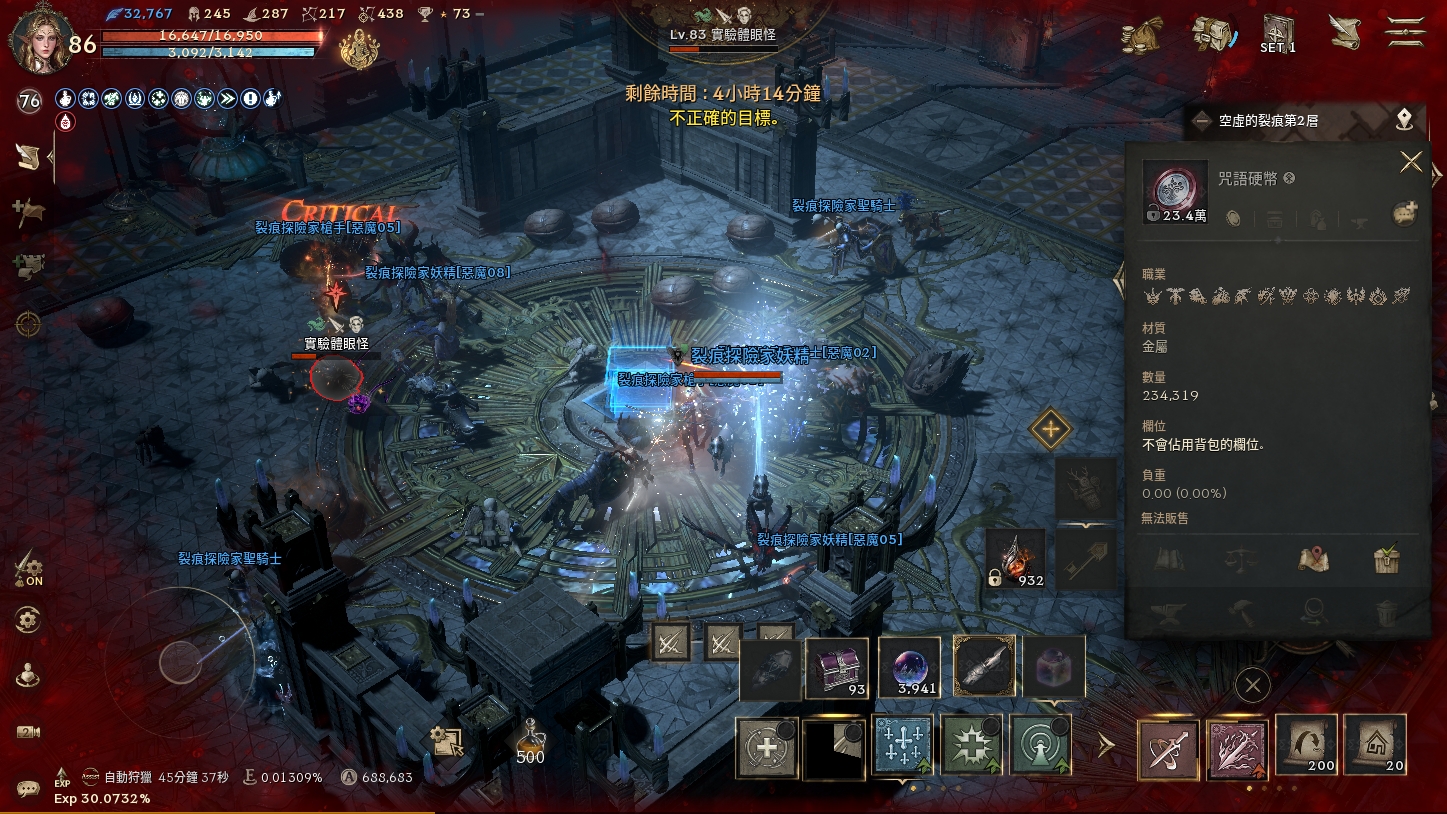
Task: Use the crystal orb item with 3,941
Action: tap(909, 667)
